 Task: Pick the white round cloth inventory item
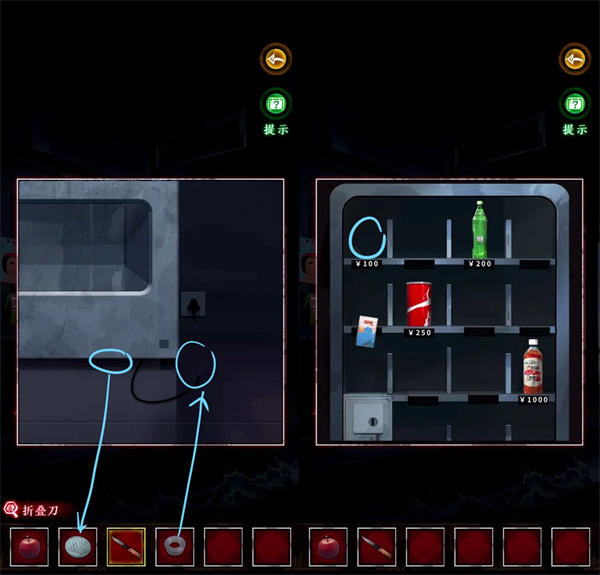[x=78, y=546]
